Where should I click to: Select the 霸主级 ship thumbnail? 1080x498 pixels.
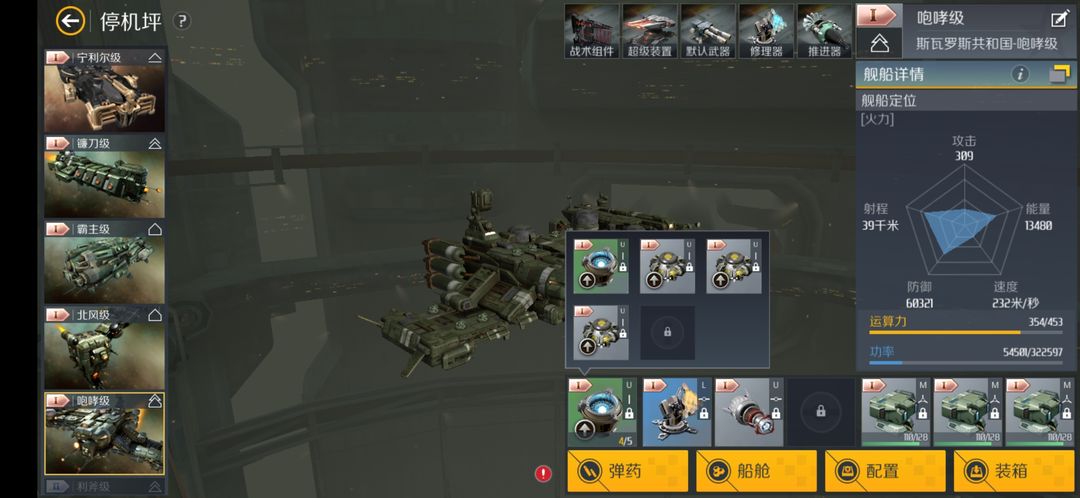104,263
